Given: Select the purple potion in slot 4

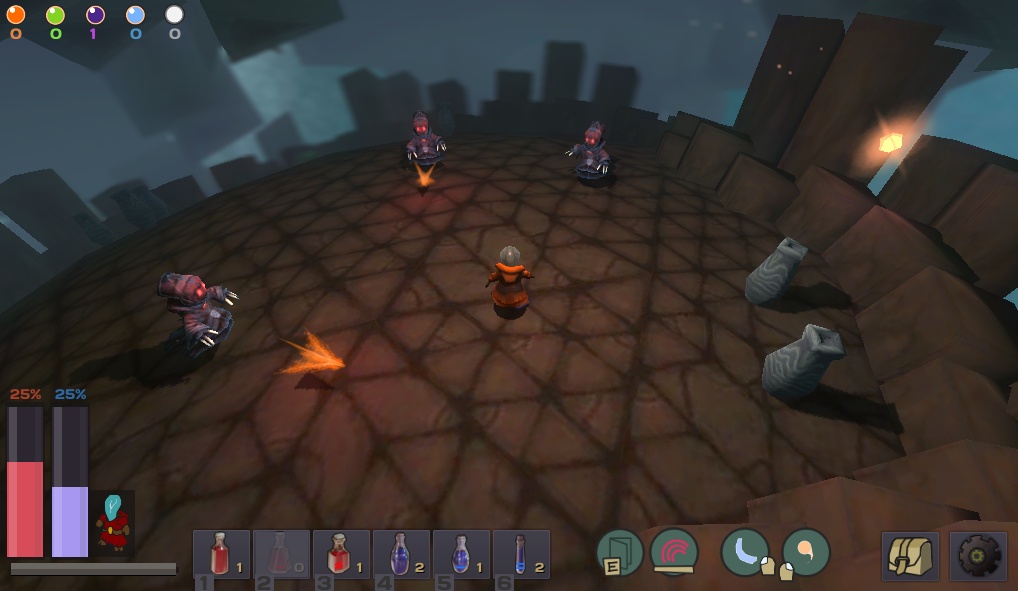Looking at the screenshot, I should coord(401,554).
